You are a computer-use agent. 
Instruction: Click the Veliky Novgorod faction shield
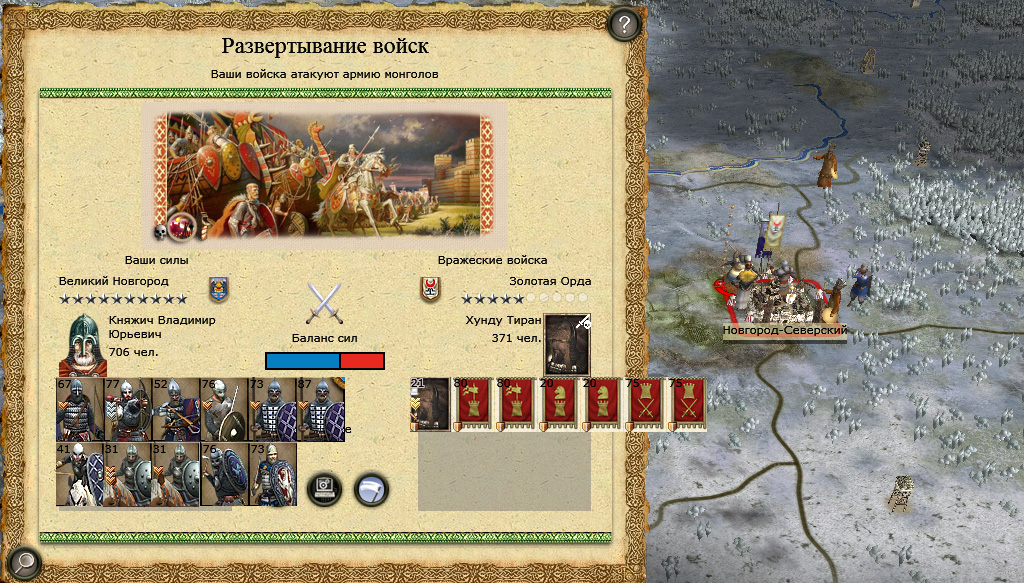click(x=218, y=289)
